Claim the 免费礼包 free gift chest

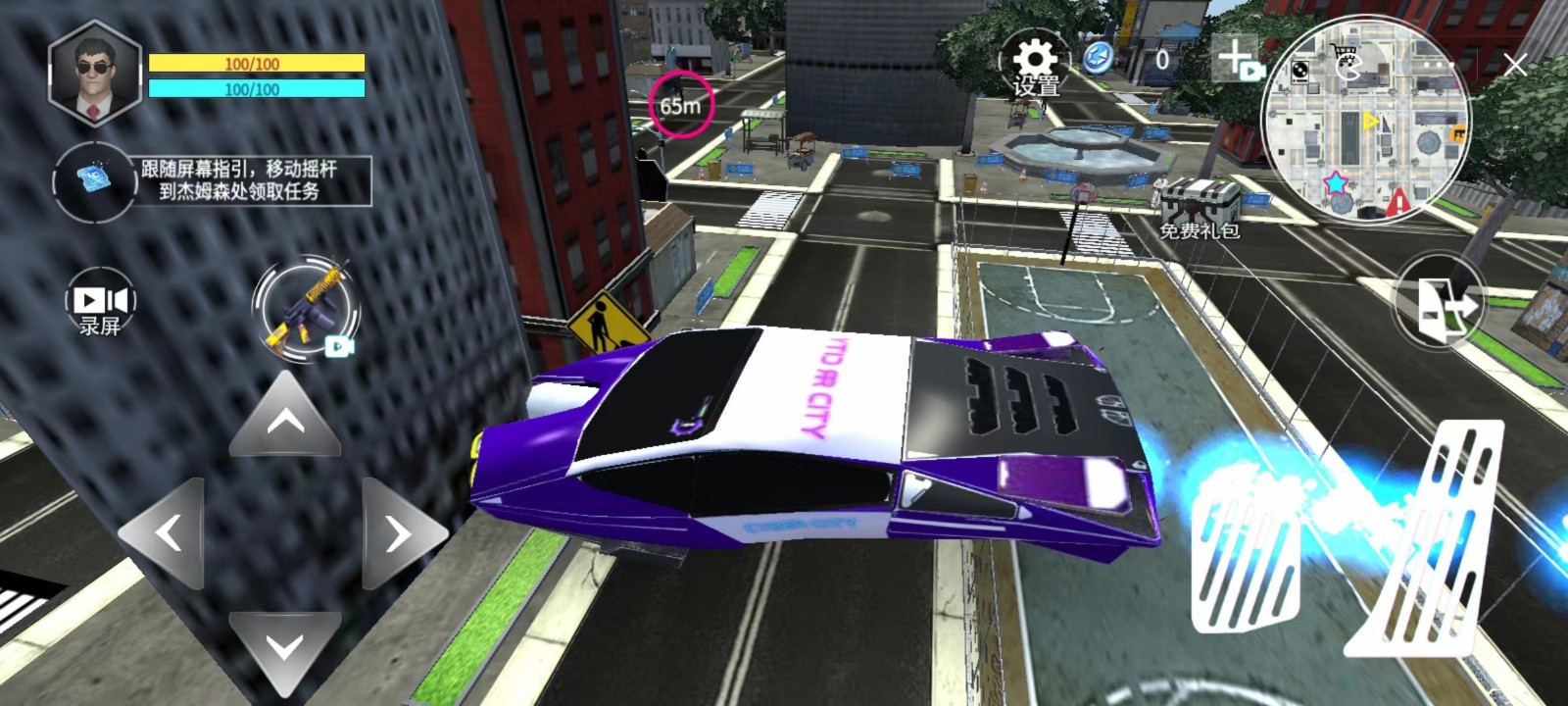pos(1200,208)
